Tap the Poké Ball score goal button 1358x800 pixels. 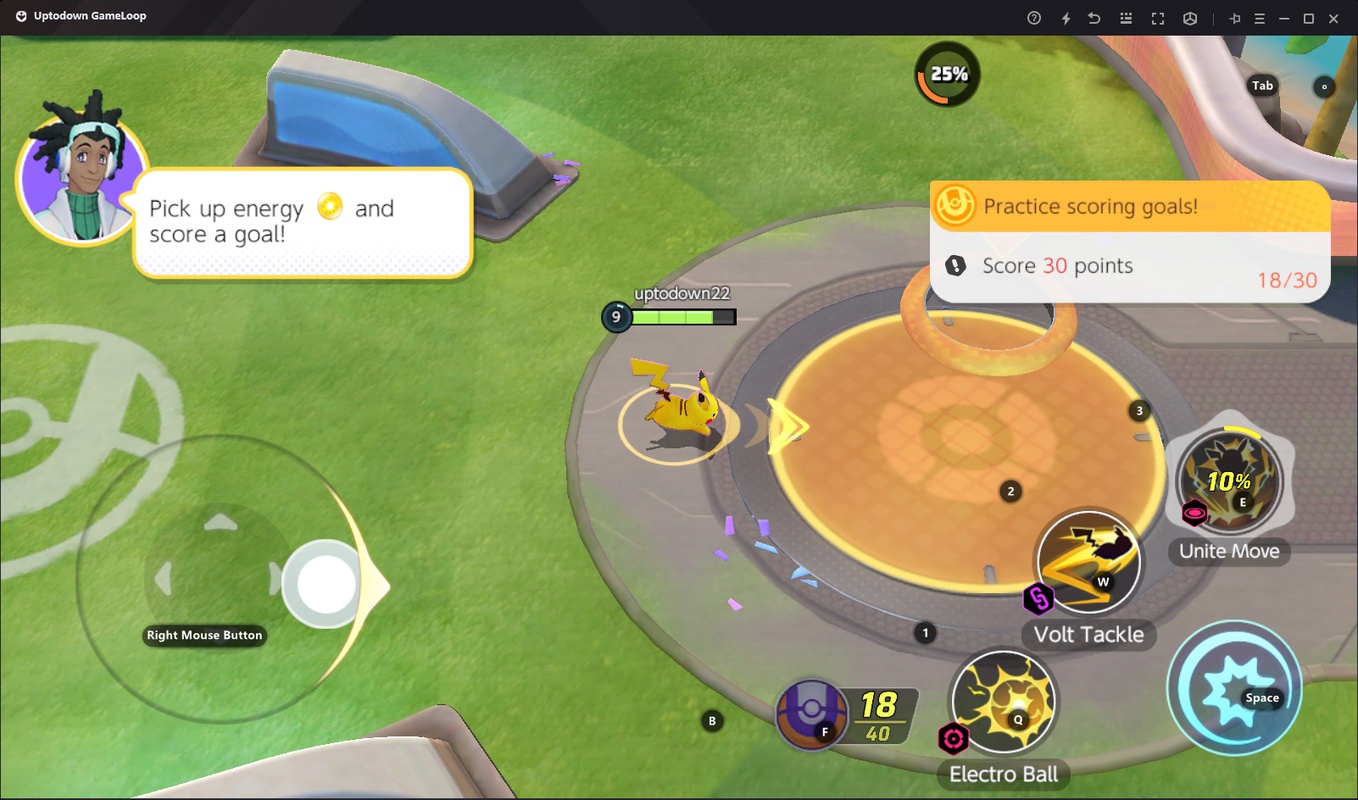(811, 714)
